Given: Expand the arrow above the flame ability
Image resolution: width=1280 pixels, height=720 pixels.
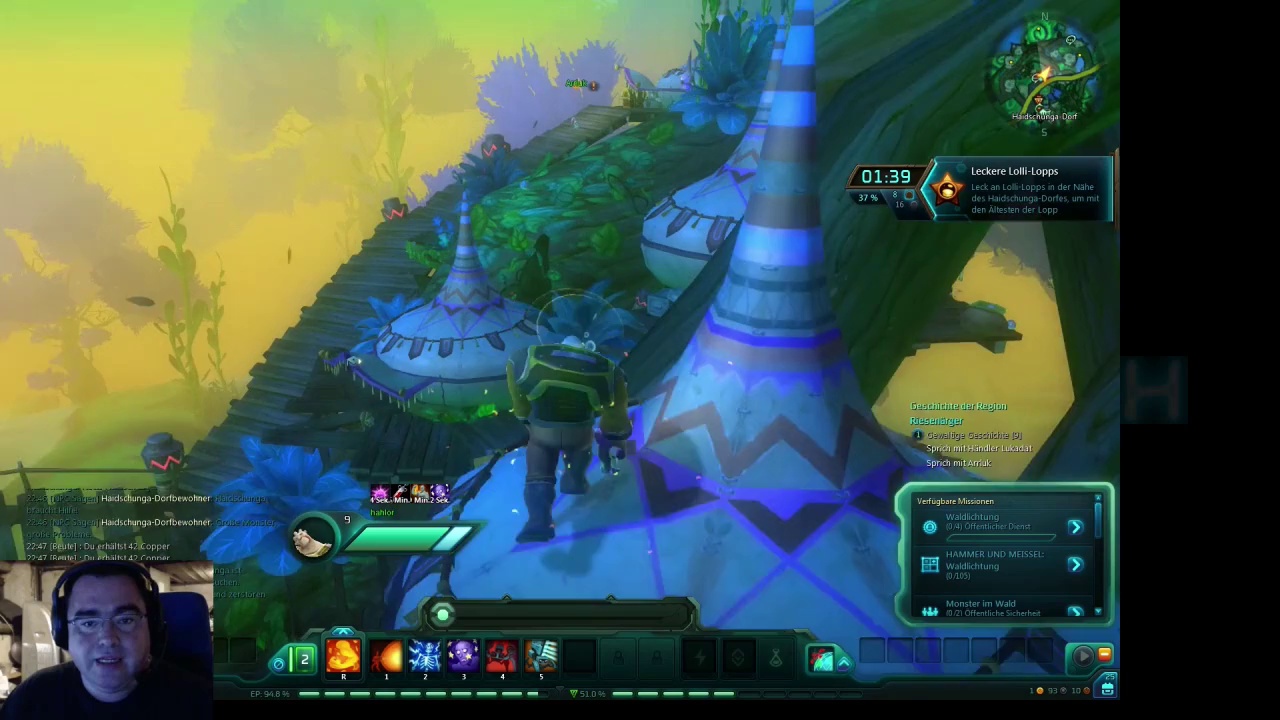Looking at the screenshot, I should point(343,633).
